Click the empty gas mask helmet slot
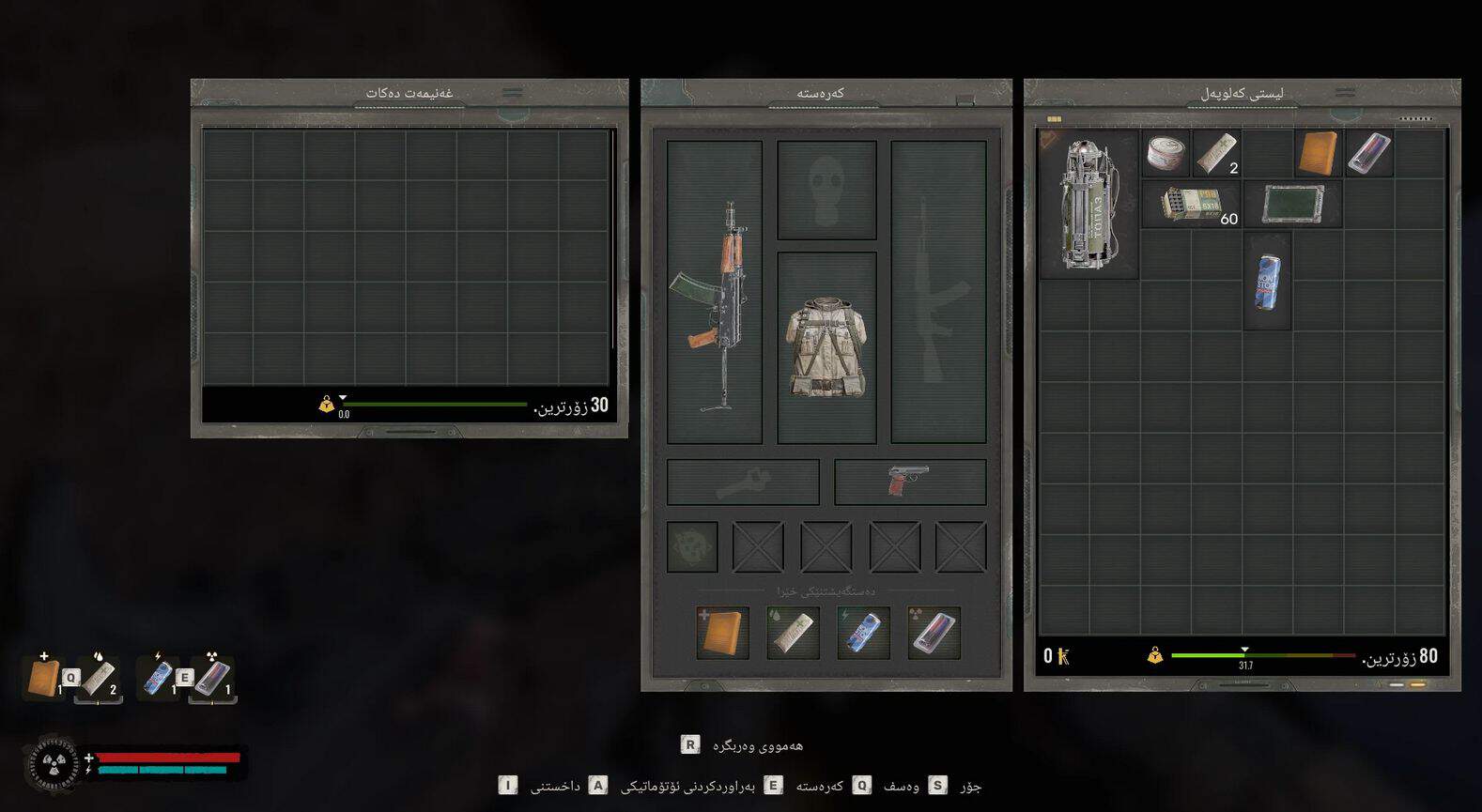The width and height of the screenshot is (1482, 812). click(826, 190)
